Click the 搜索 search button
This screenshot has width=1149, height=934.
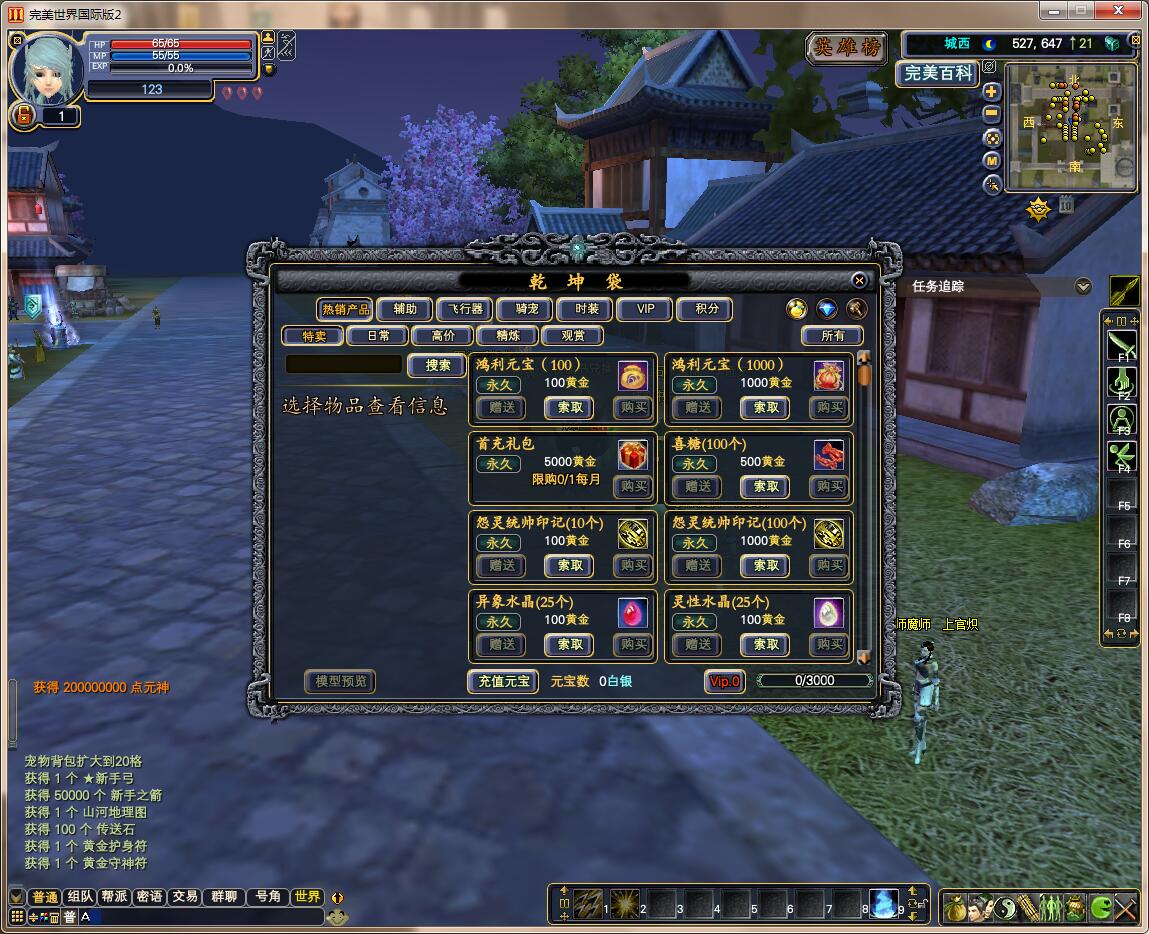438,365
